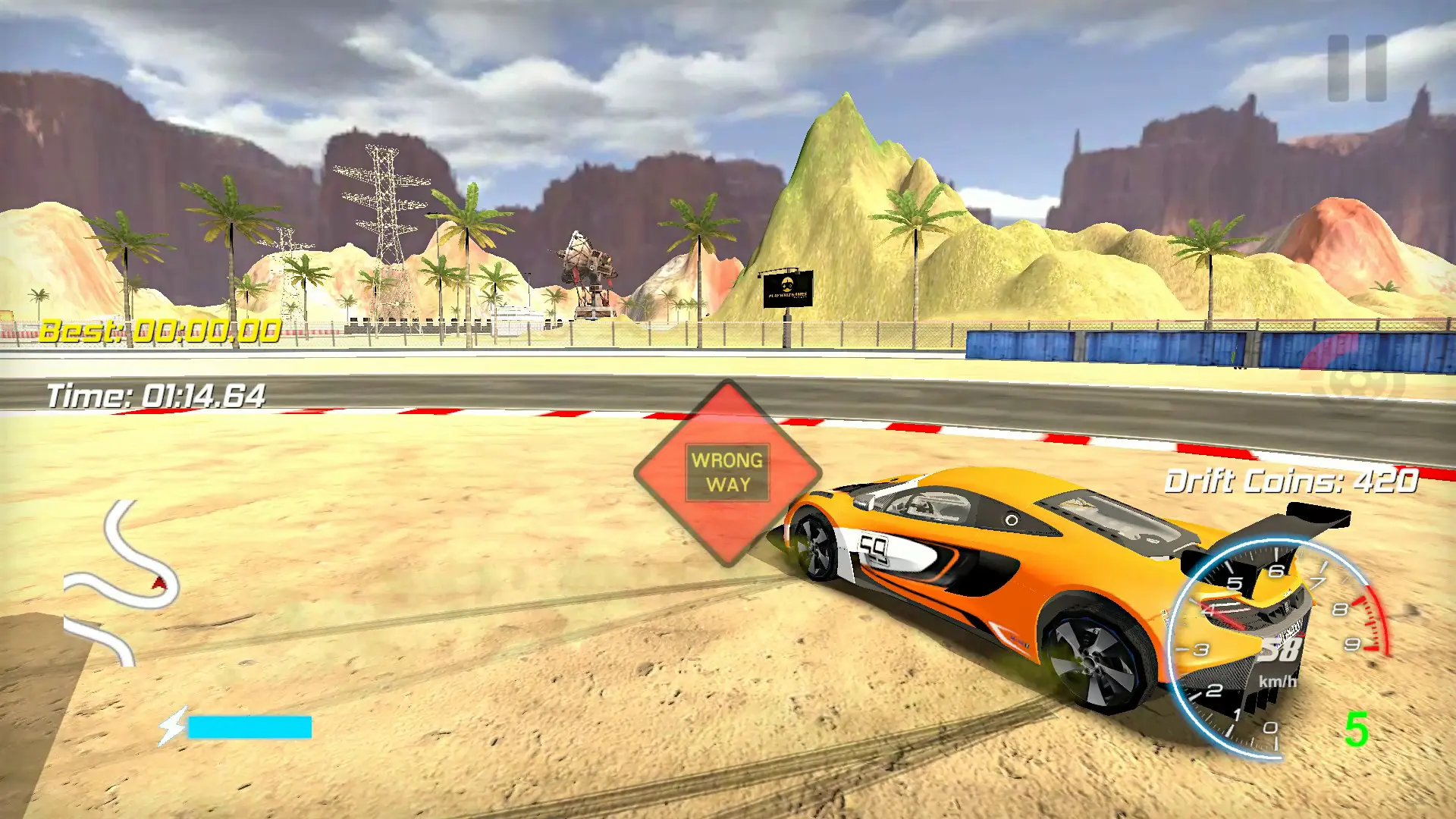Viewport: 1456px width, 819px height.
Task: Click the nitro lightning bolt icon
Action: 173,726
